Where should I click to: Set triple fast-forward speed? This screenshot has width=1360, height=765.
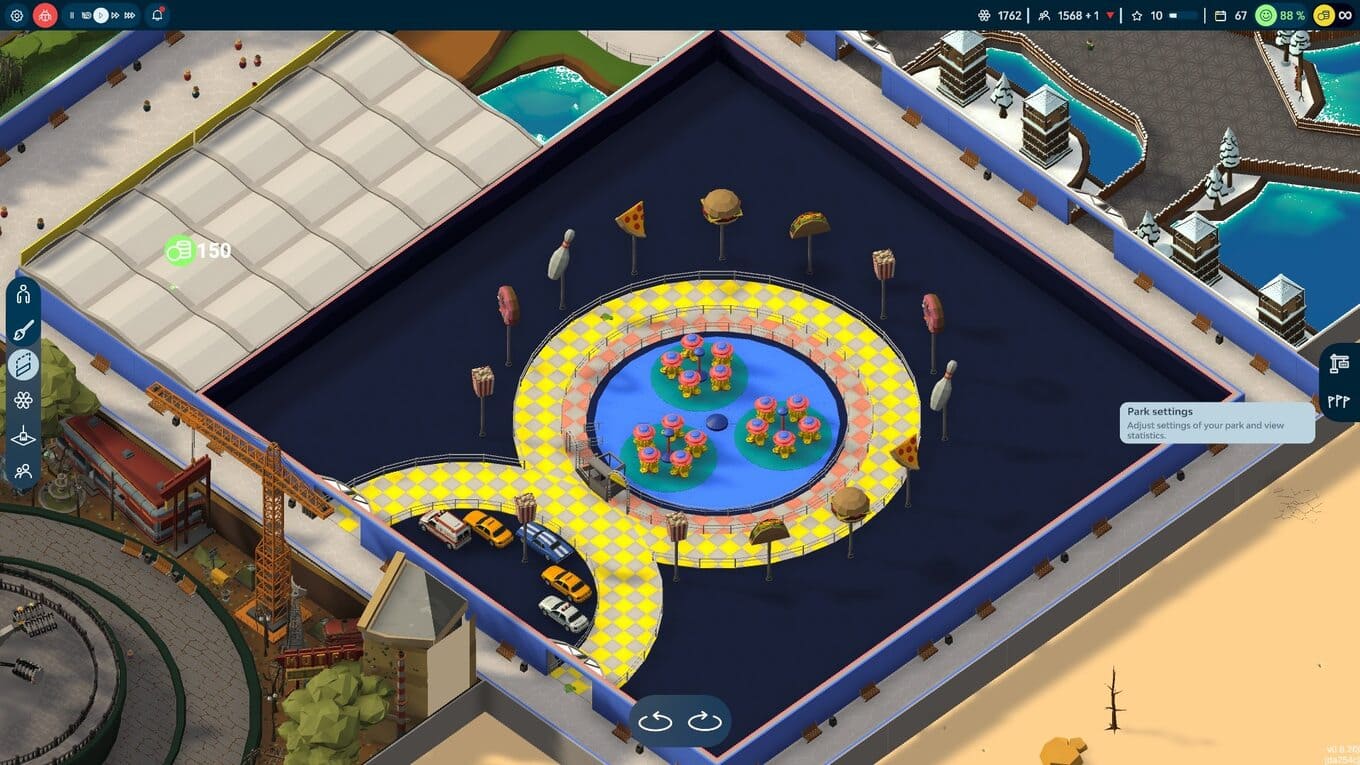131,15
